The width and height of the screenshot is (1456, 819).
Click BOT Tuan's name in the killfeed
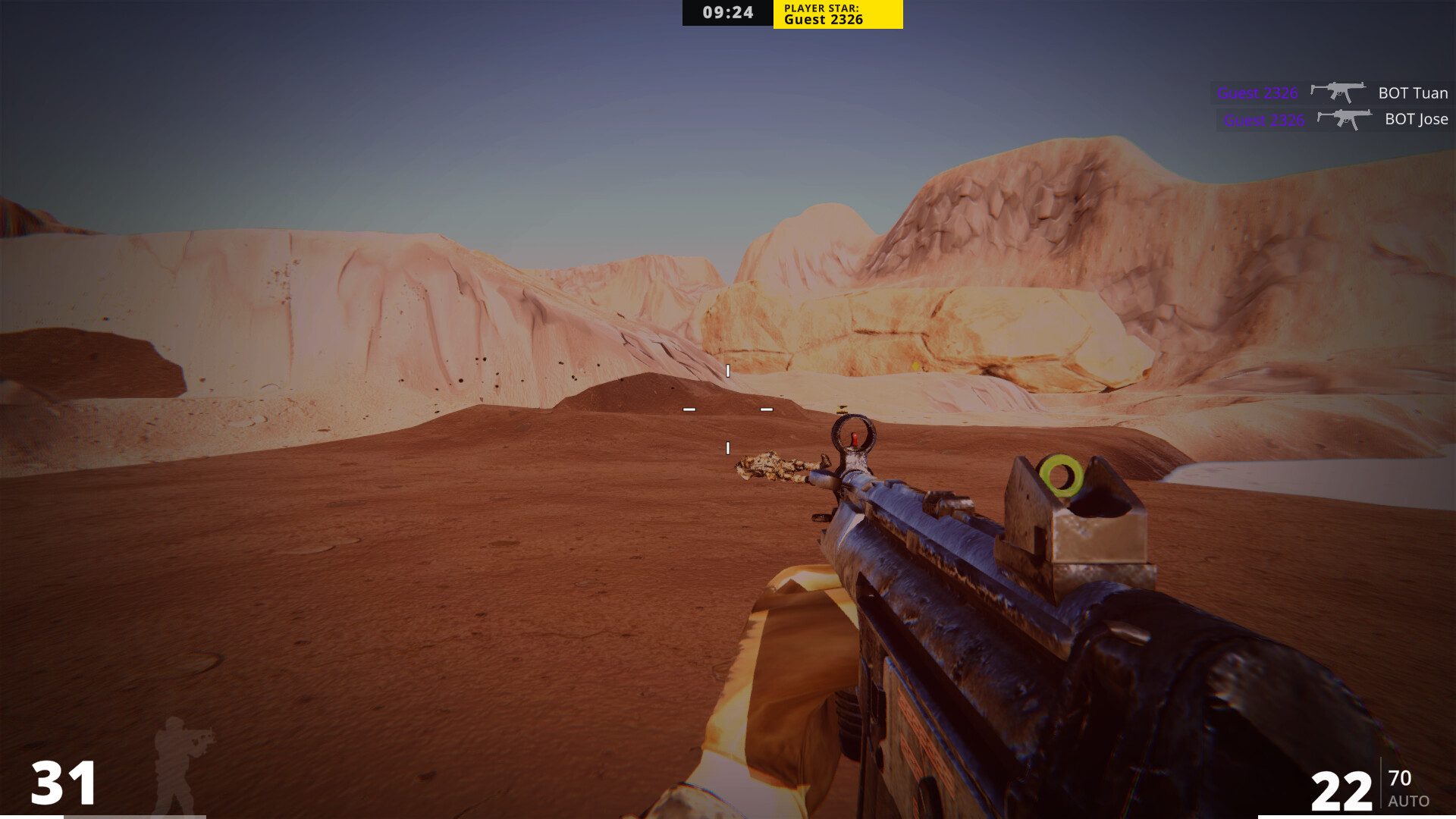coord(1412,93)
